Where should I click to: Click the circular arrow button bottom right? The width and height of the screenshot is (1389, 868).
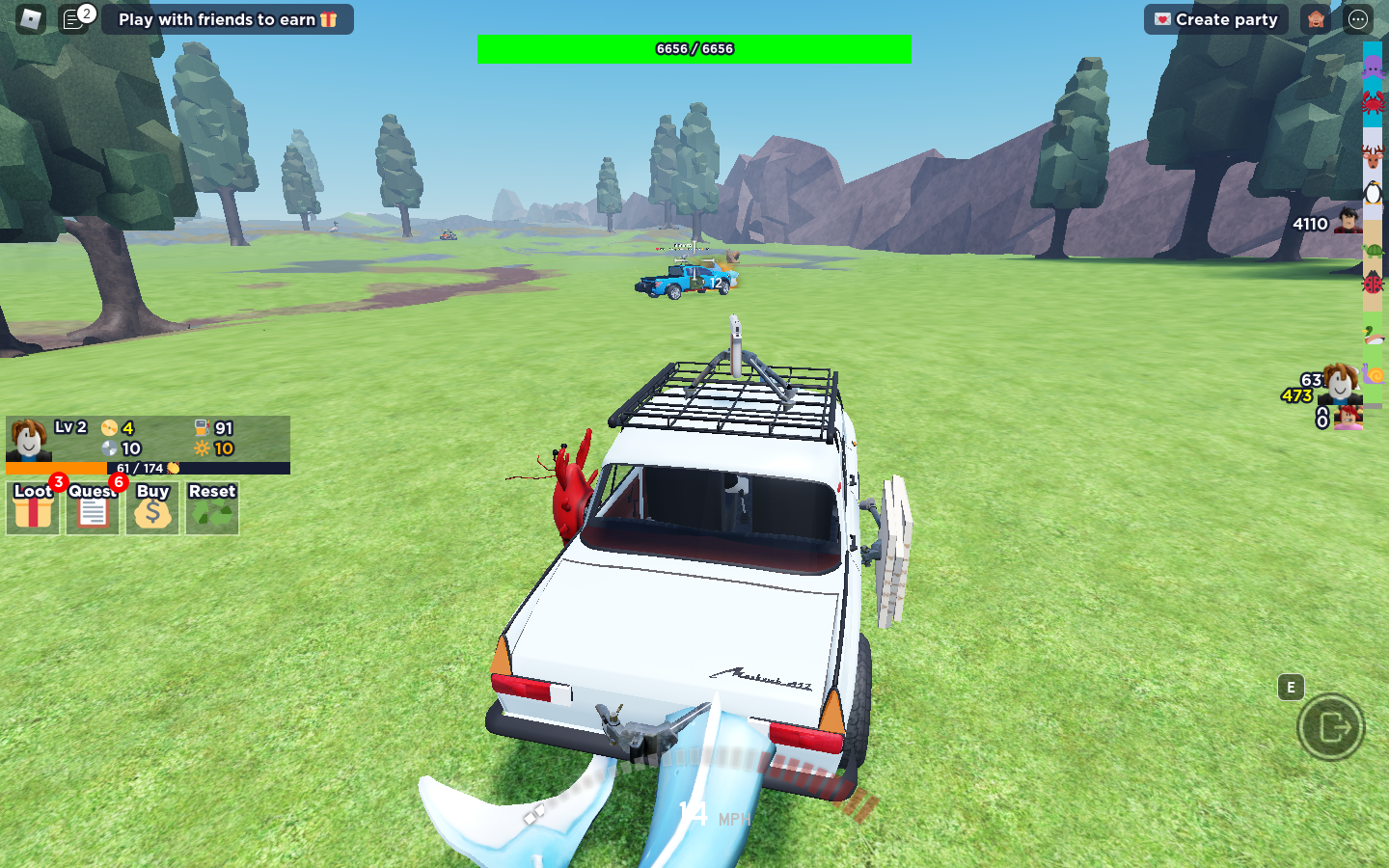point(1331,727)
